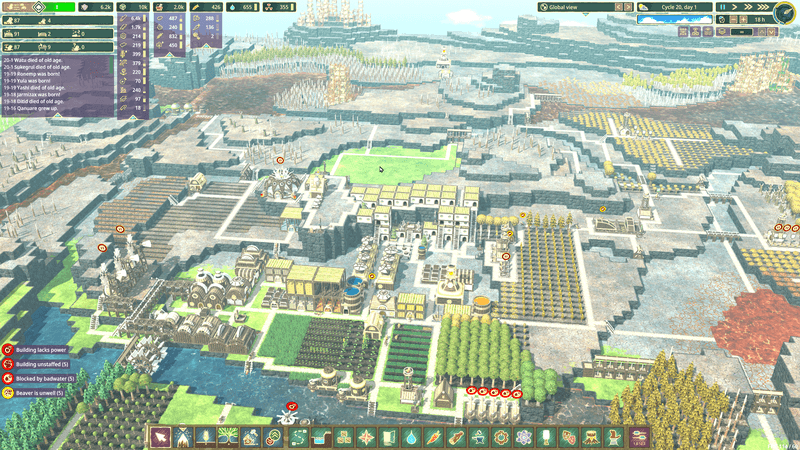Image resolution: width=800 pixels, height=450 pixels.
Task: Open the paths and stairs category
Action: coord(300,437)
